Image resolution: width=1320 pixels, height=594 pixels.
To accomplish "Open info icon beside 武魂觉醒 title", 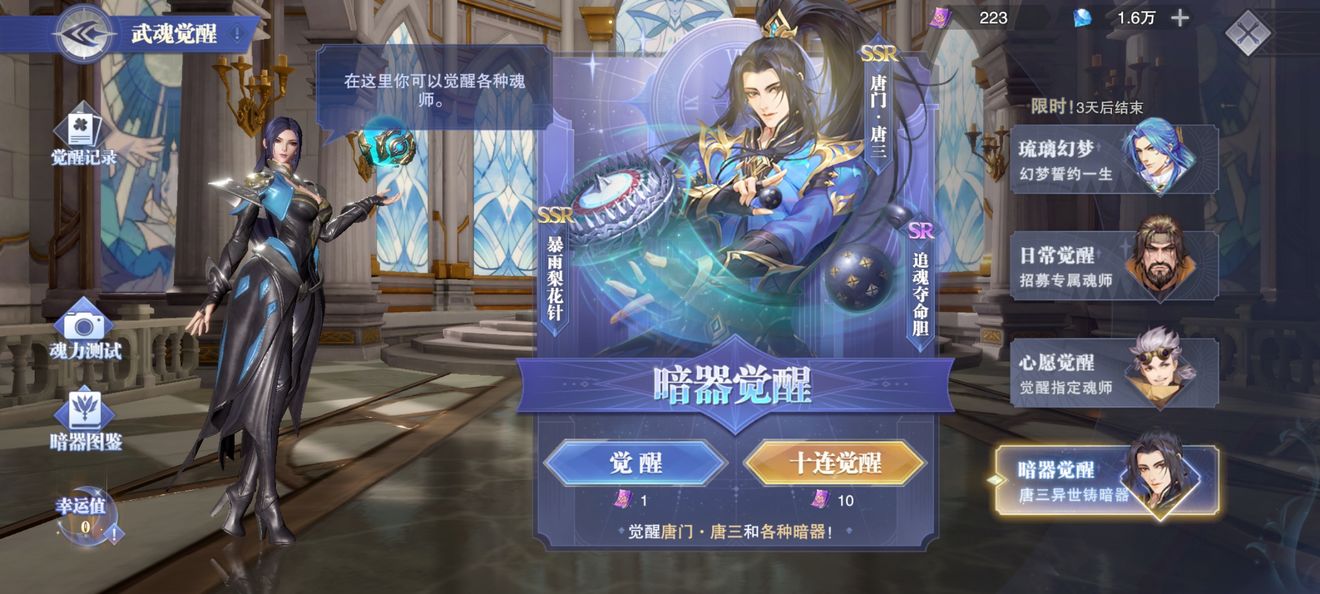I will (x=237, y=35).
